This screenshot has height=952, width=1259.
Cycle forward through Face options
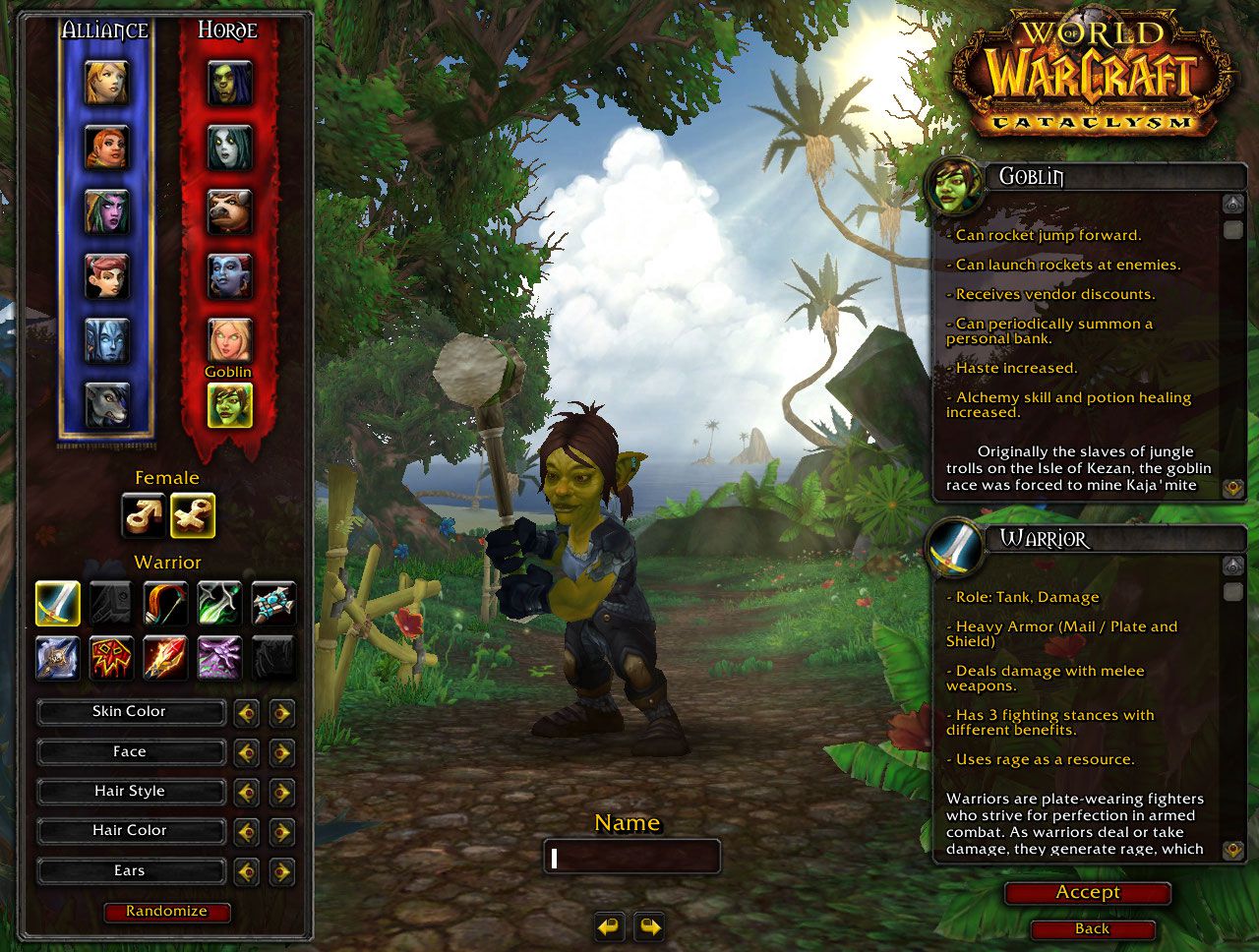(282, 752)
